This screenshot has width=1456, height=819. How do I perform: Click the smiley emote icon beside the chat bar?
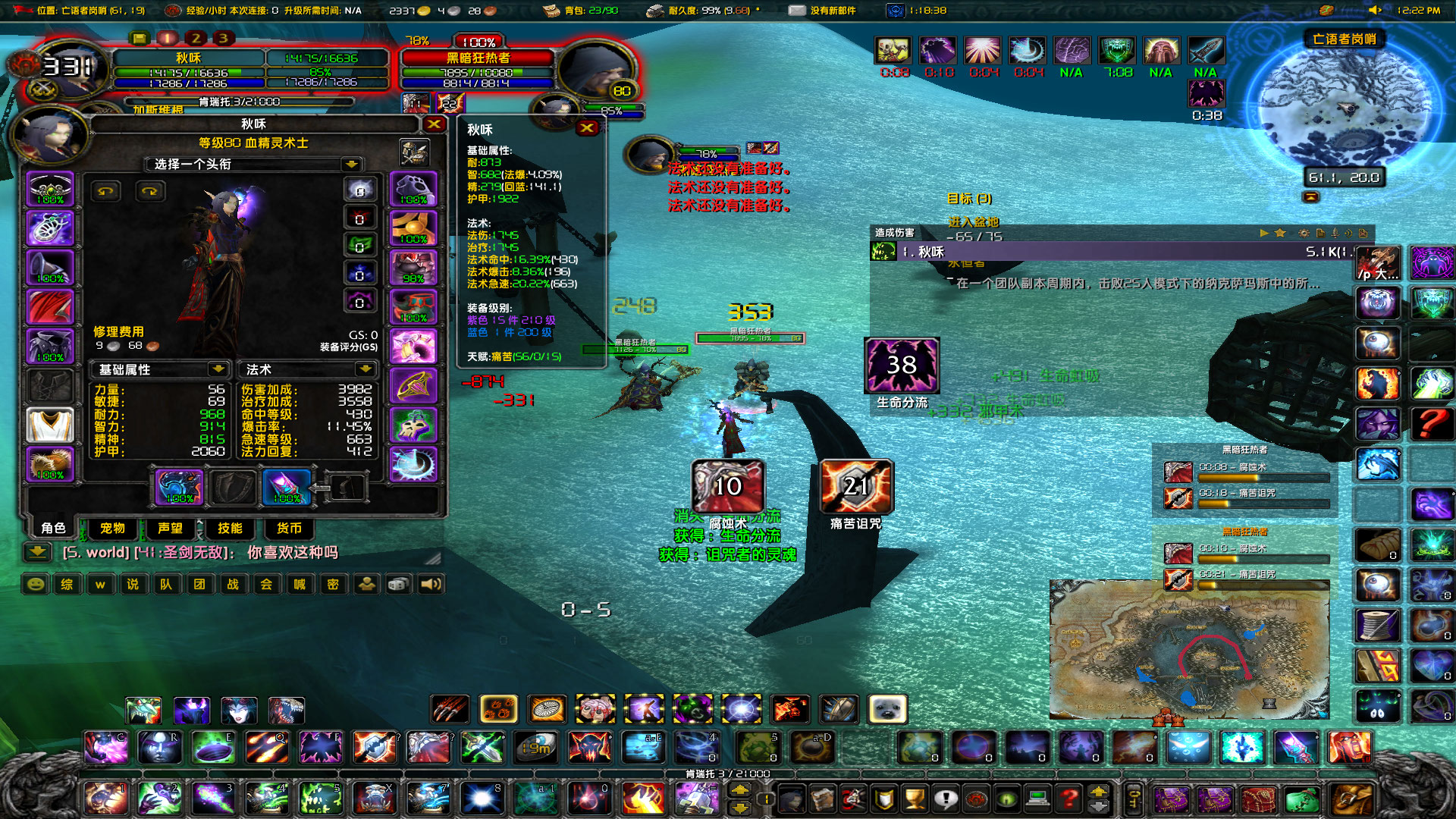[x=36, y=584]
